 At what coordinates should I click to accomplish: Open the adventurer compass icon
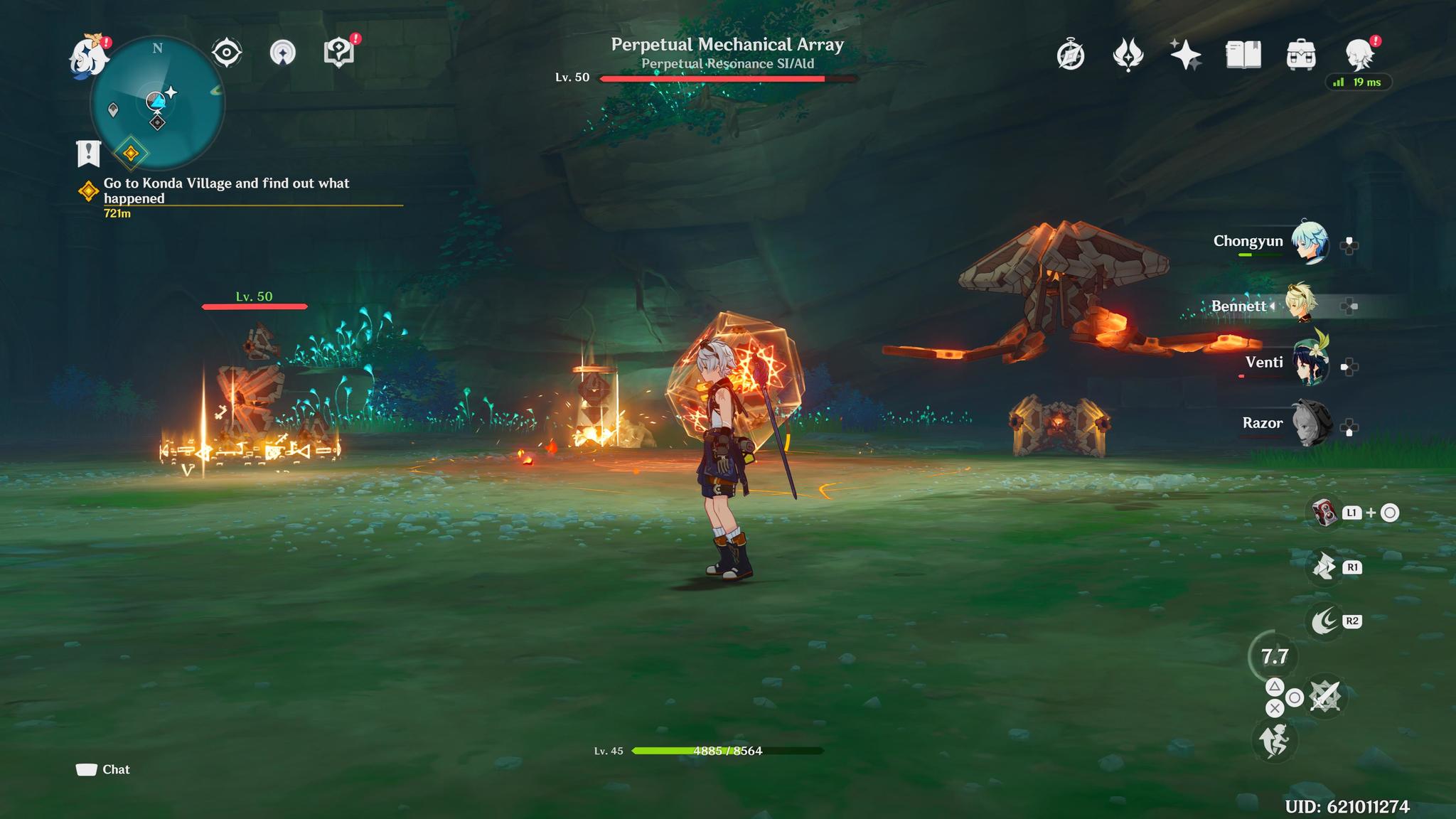point(1071,55)
